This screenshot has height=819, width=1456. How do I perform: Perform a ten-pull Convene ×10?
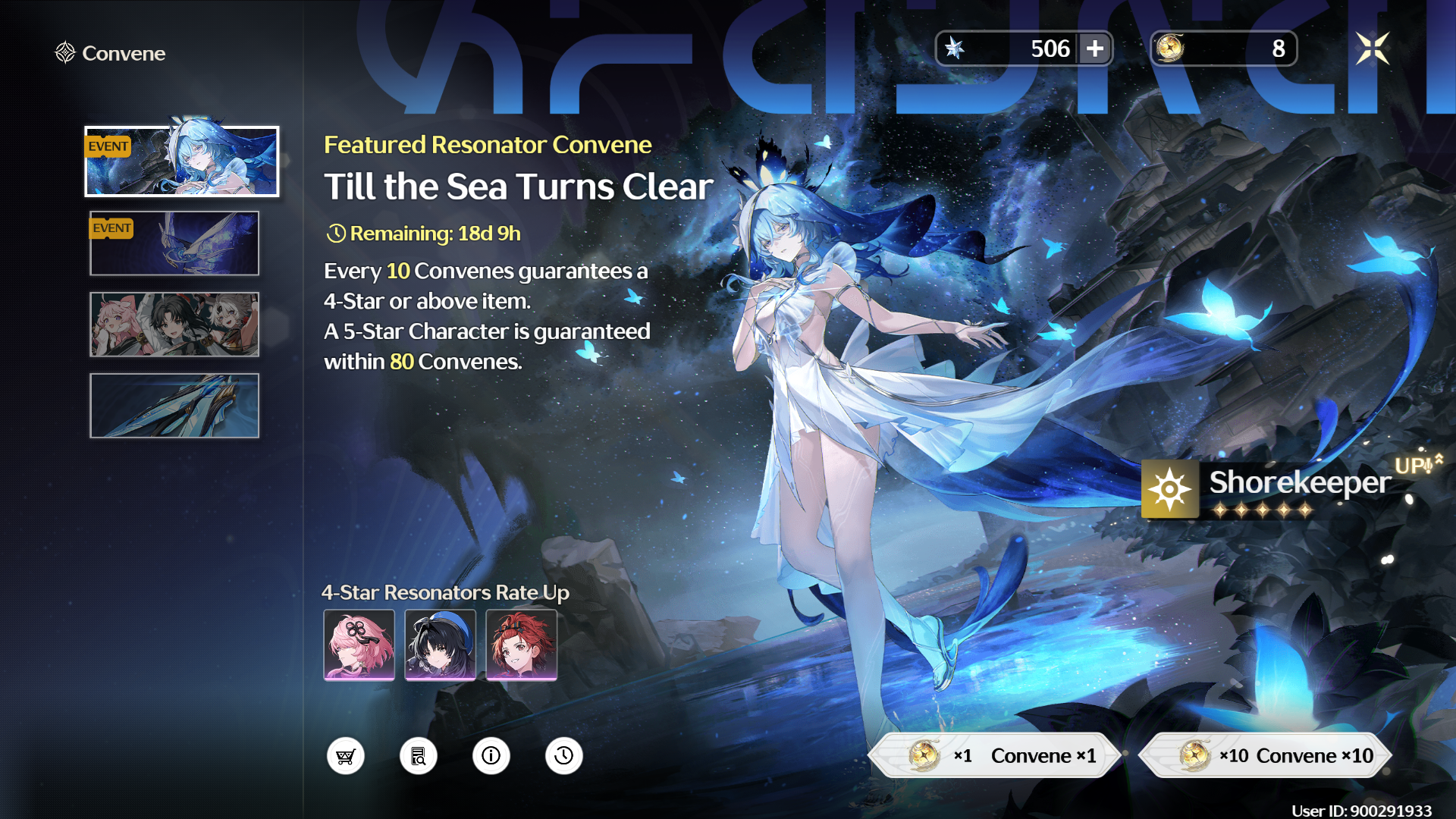pyautogui.click(x=1266, y=755)
